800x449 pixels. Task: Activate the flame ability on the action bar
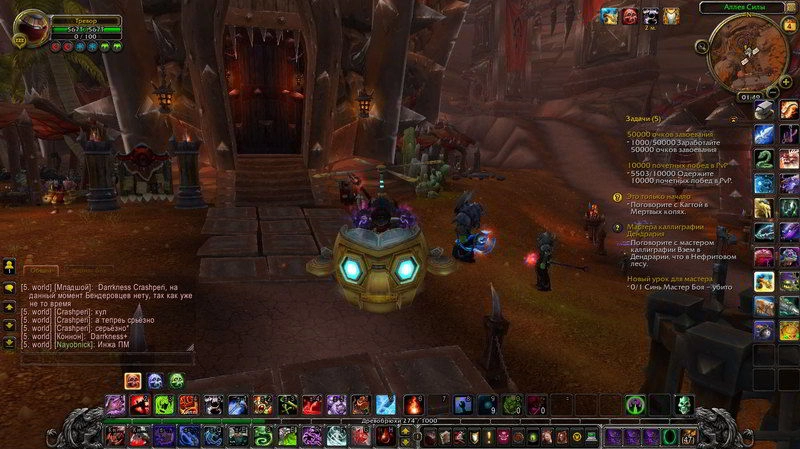pyautogui.click(x=413, y=405)
